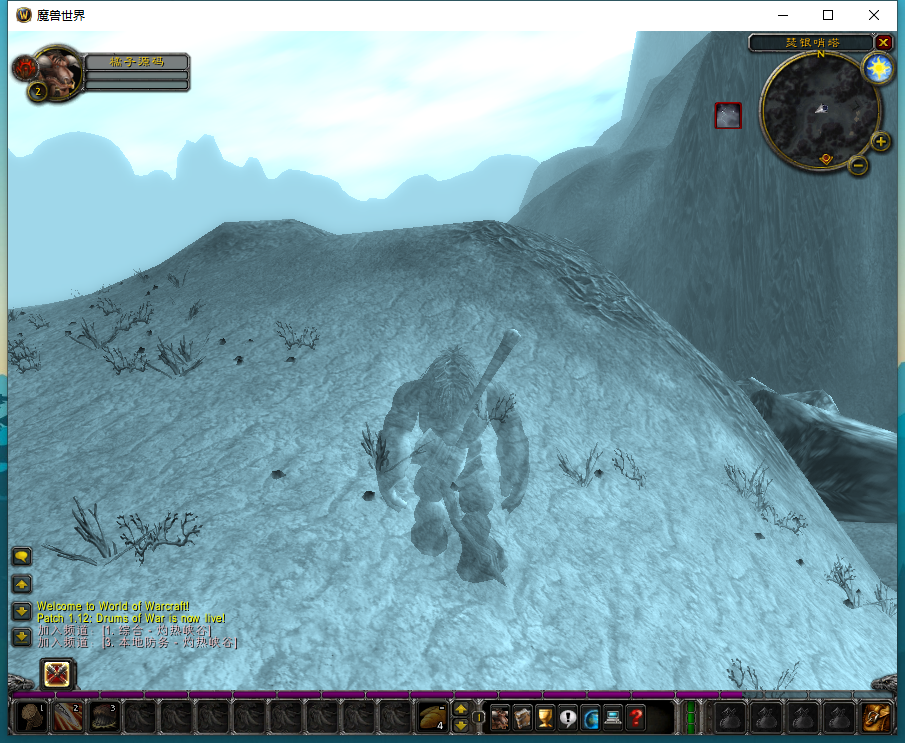
Task: Switch to the next action bar page
Action: pyautogui.click(x=460, y=709)
